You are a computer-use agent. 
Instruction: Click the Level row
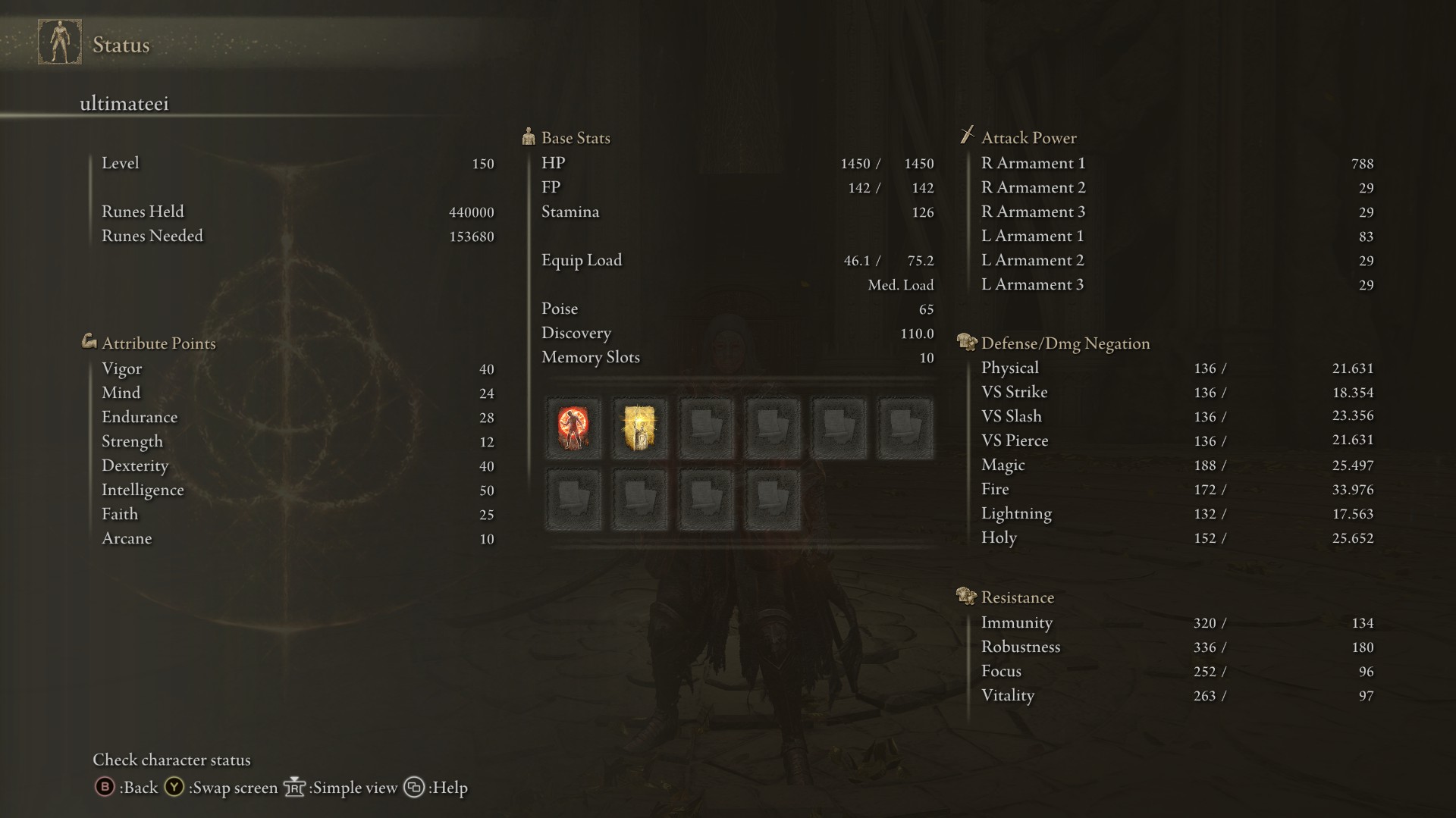[x=296, y=164]
